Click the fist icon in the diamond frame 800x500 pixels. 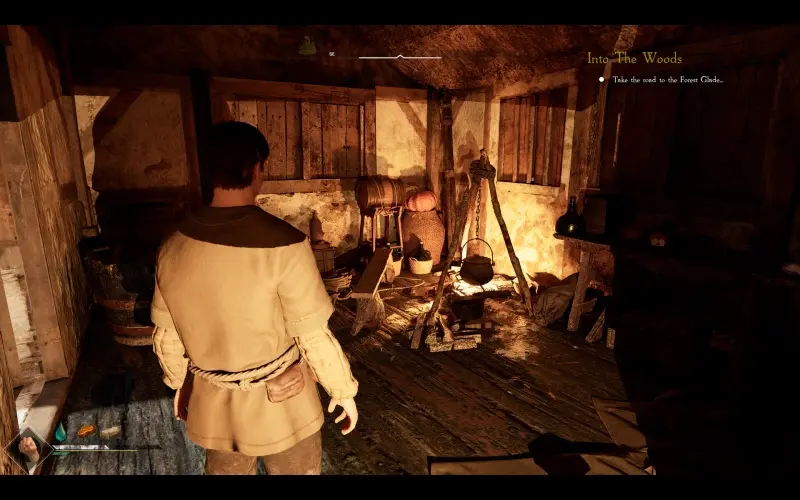[28, 449]
